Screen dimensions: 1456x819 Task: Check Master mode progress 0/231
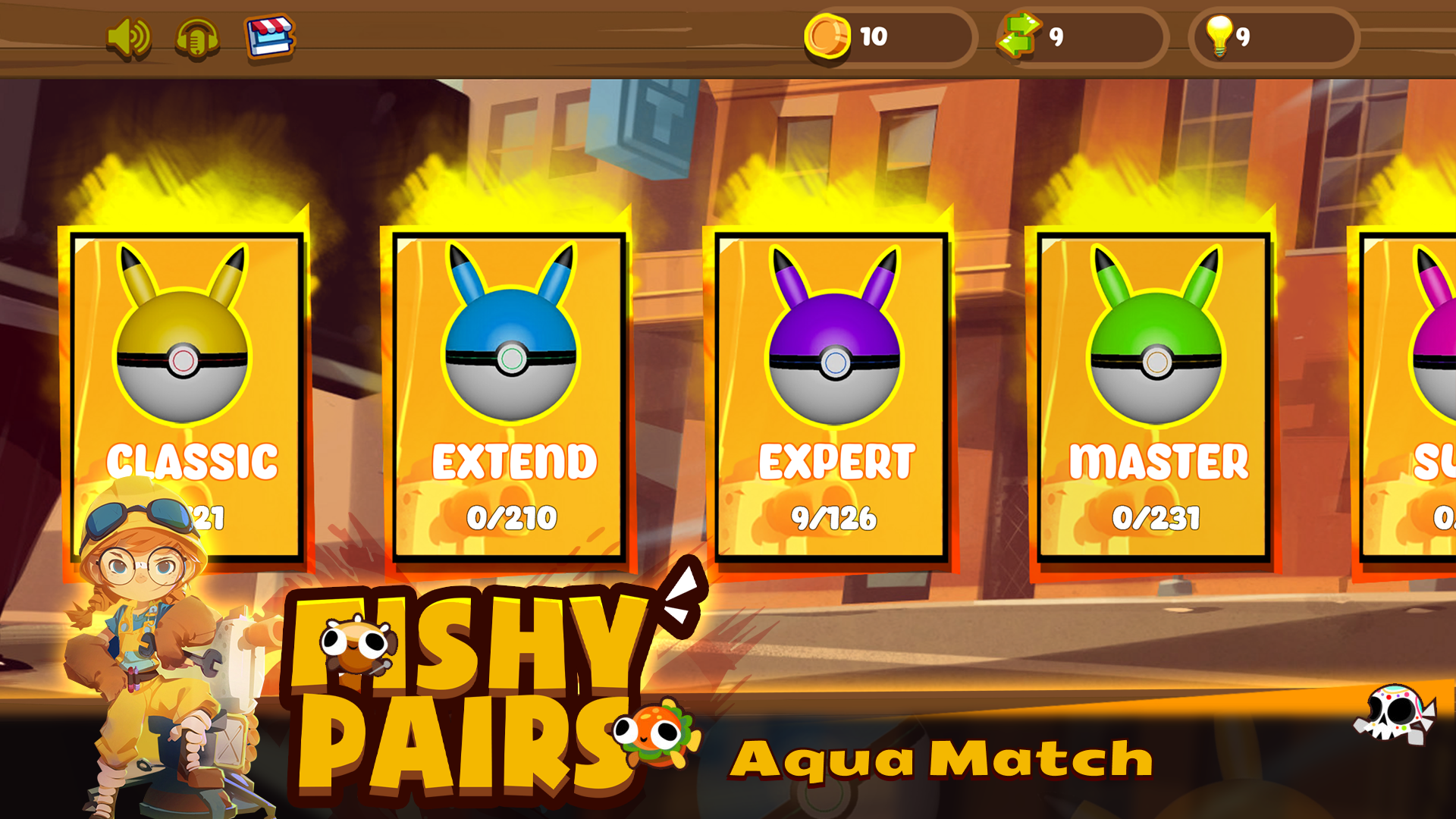pos(1157,519)
